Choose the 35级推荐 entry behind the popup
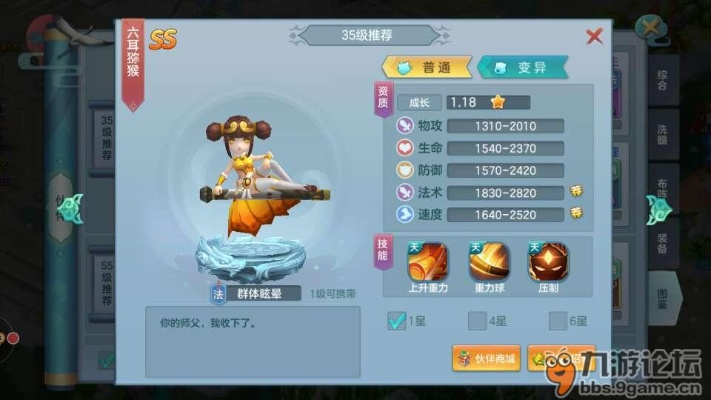 105,136
